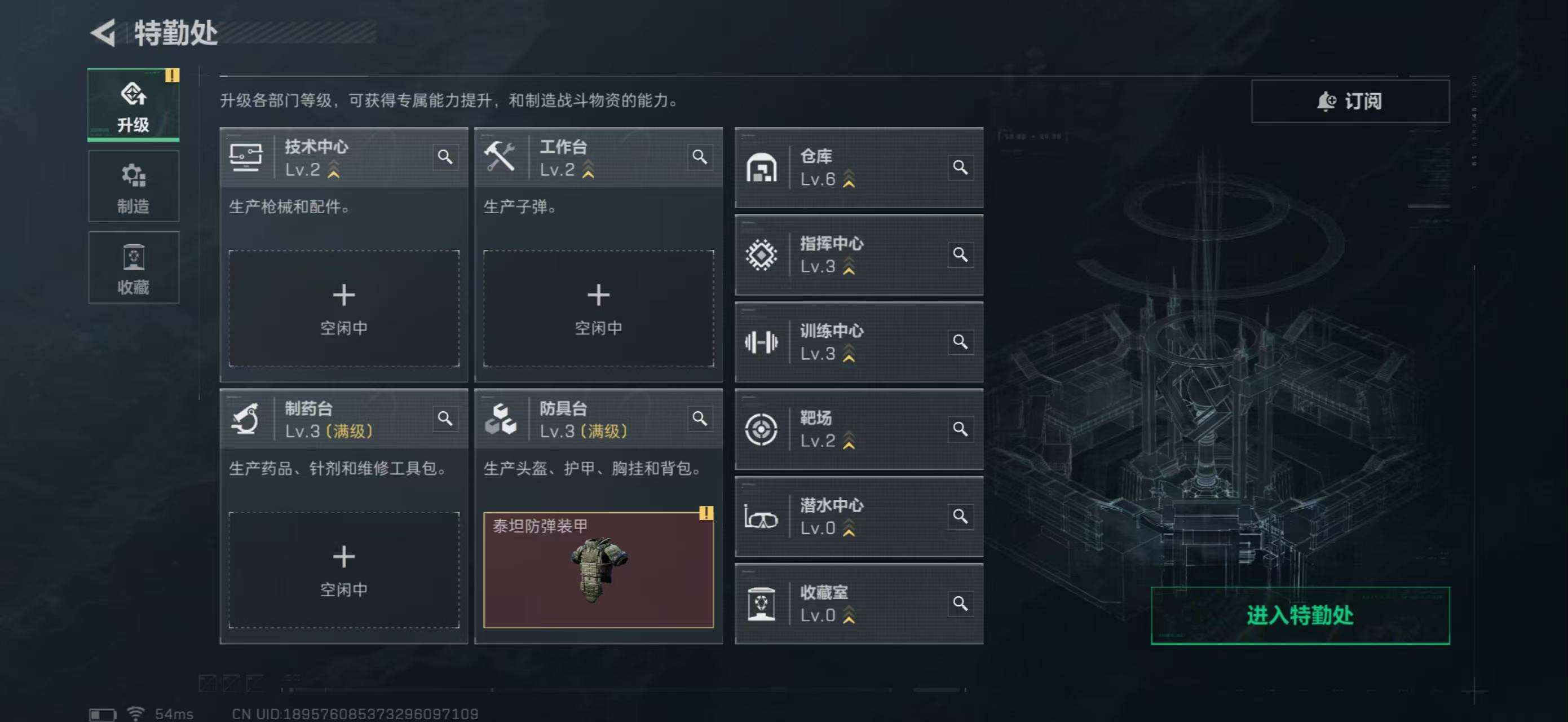Open the 潜水中心 detail magnifier icon
This screenshot has width=1568, height=722.
961,516
